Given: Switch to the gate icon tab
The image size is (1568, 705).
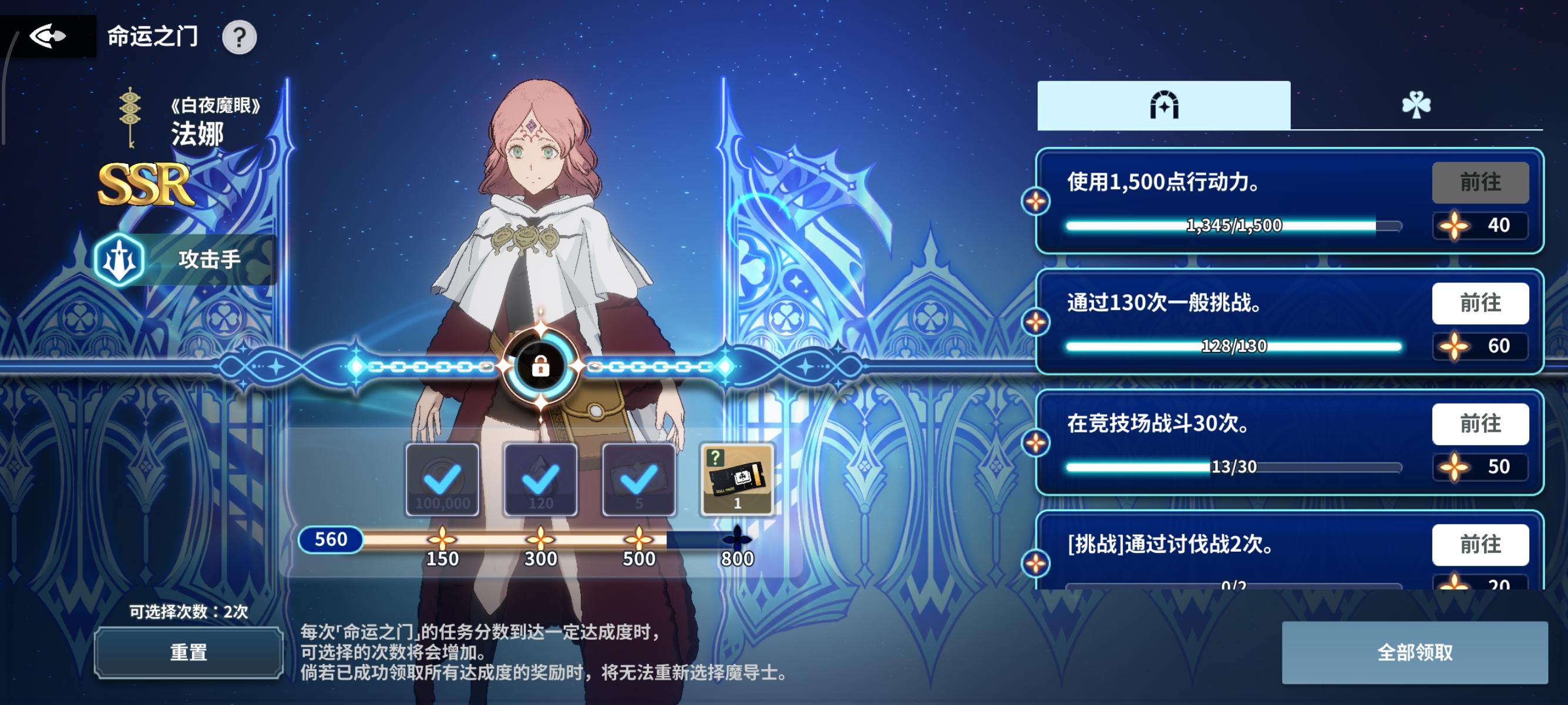Looking at the screenshot, I should pyautogui.click(x=1164, y=106).
